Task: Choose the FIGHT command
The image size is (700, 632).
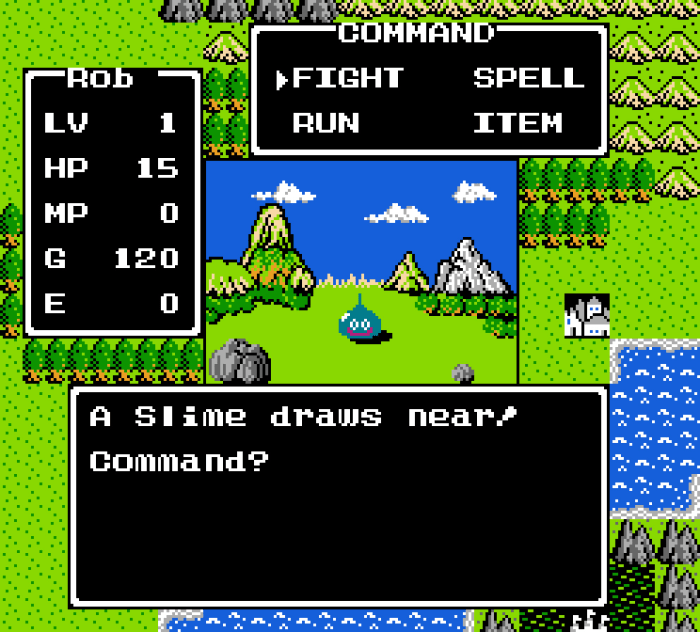Action: pos(347,78)
